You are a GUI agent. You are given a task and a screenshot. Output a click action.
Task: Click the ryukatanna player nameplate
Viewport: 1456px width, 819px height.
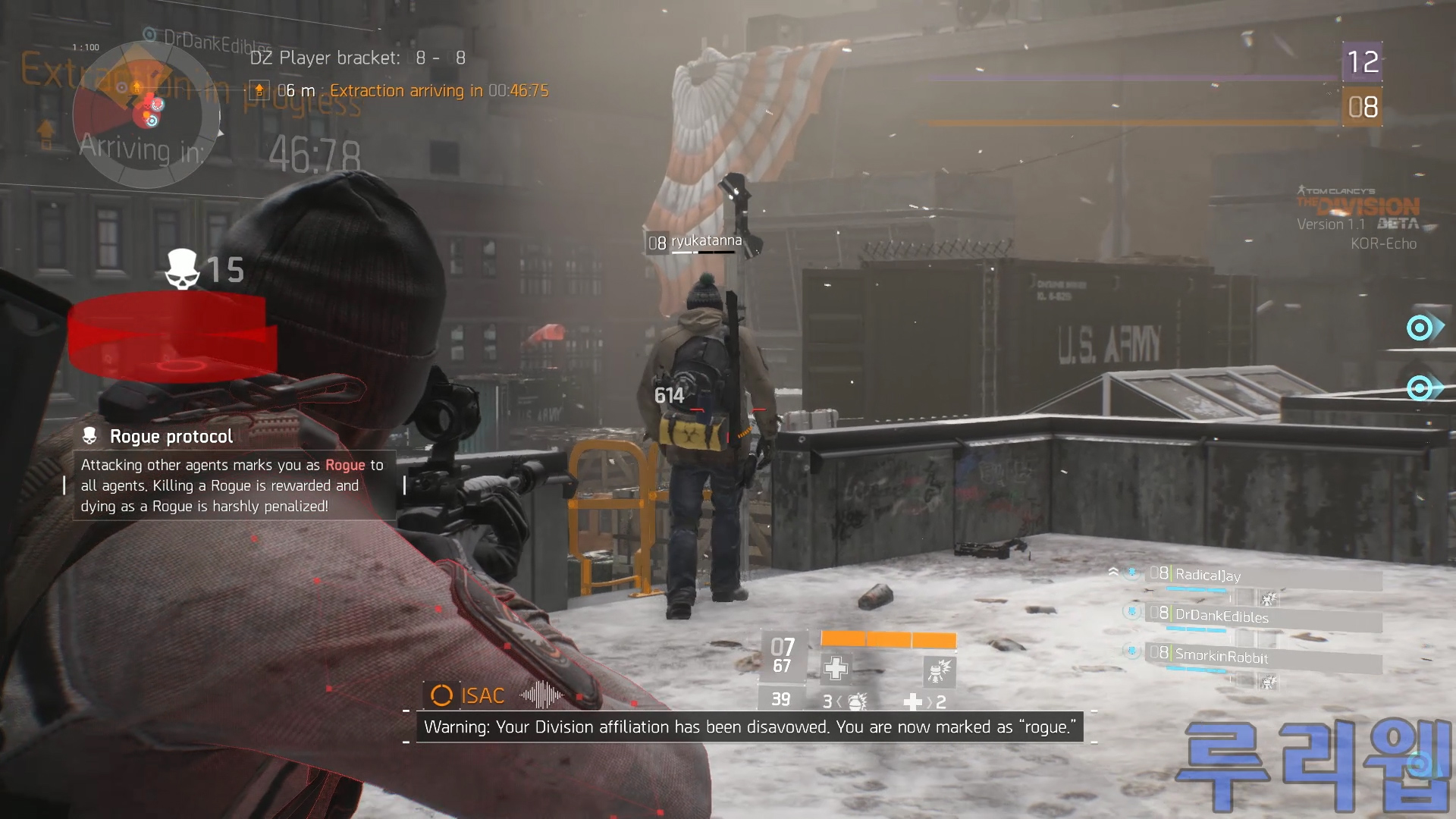705,242
